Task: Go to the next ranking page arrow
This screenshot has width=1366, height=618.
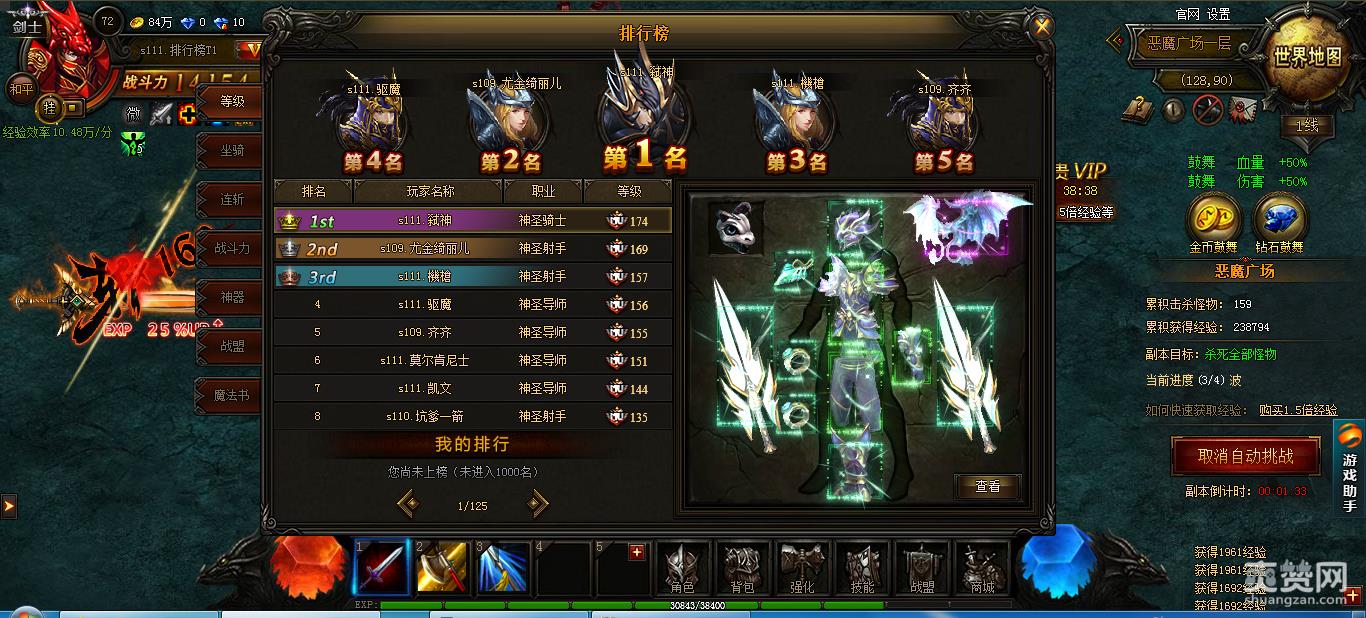Action: coord(538,504)
